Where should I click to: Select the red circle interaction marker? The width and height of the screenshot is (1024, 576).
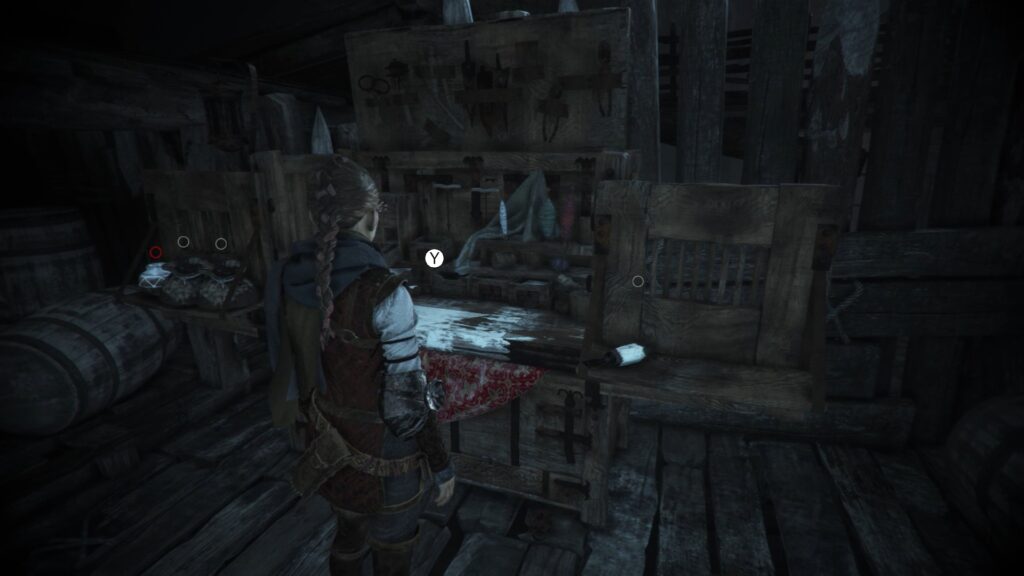156,252
